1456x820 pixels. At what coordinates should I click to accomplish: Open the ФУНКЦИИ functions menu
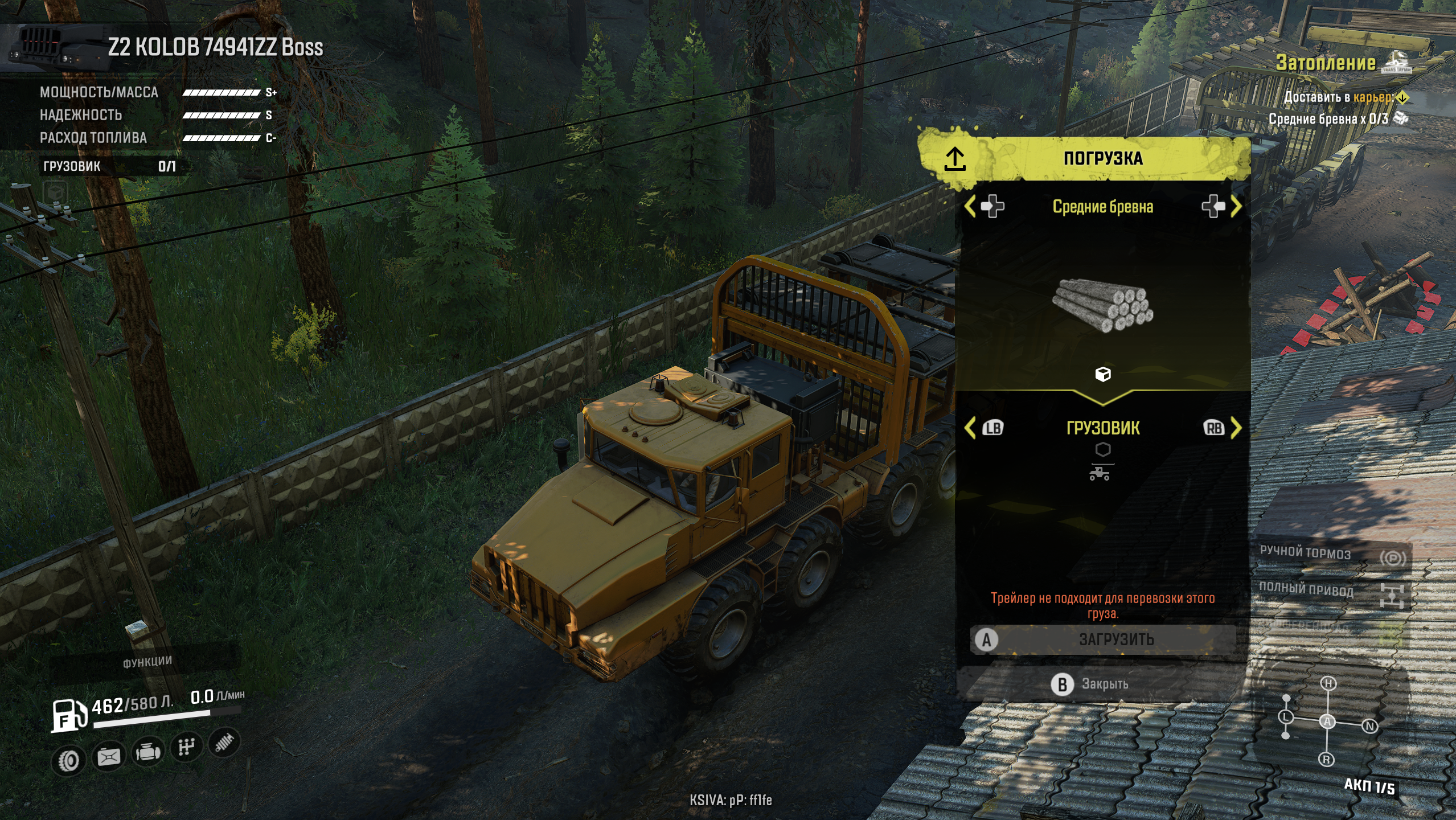[147, 661]
